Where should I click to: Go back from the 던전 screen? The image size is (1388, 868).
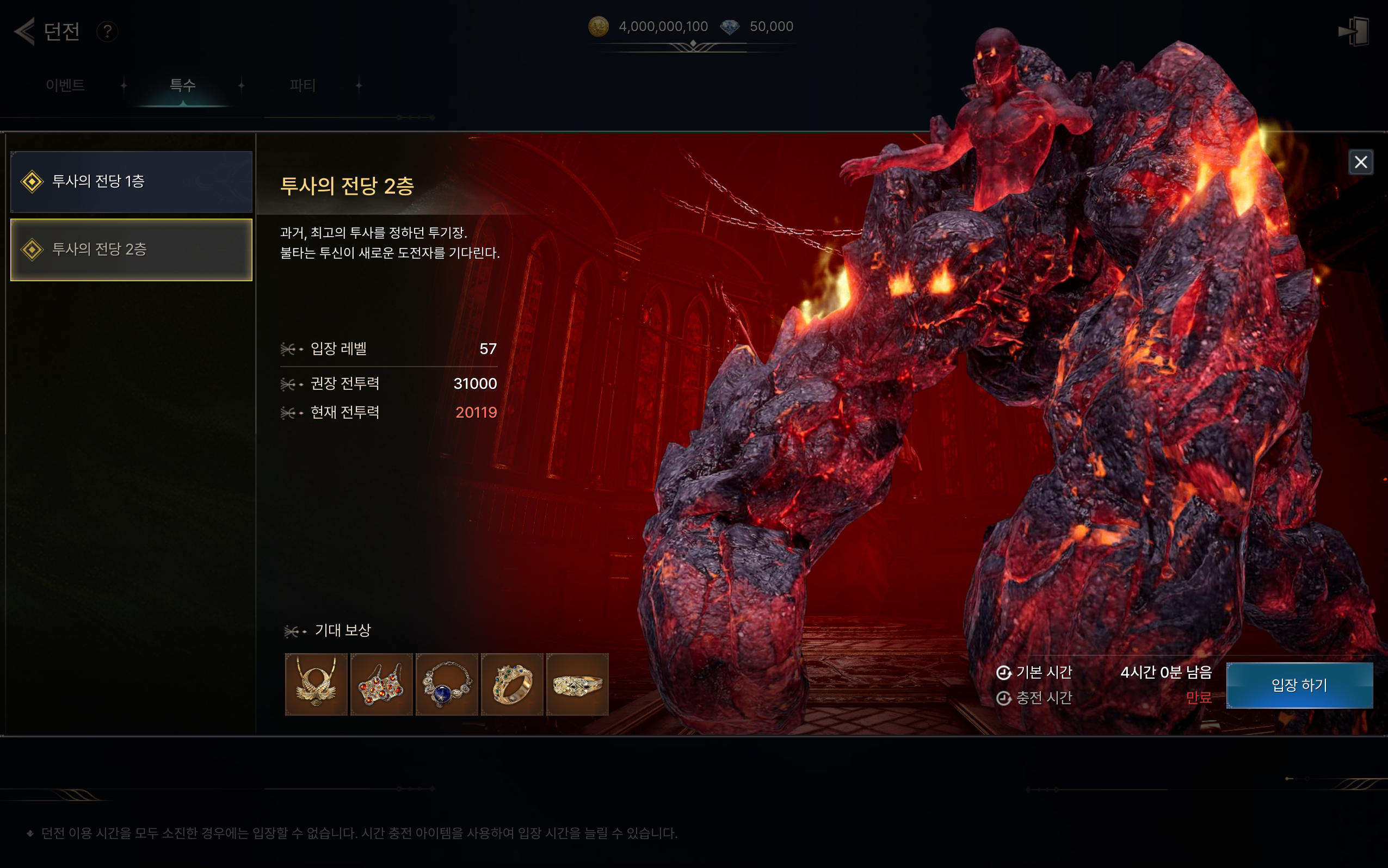(24, 31)
